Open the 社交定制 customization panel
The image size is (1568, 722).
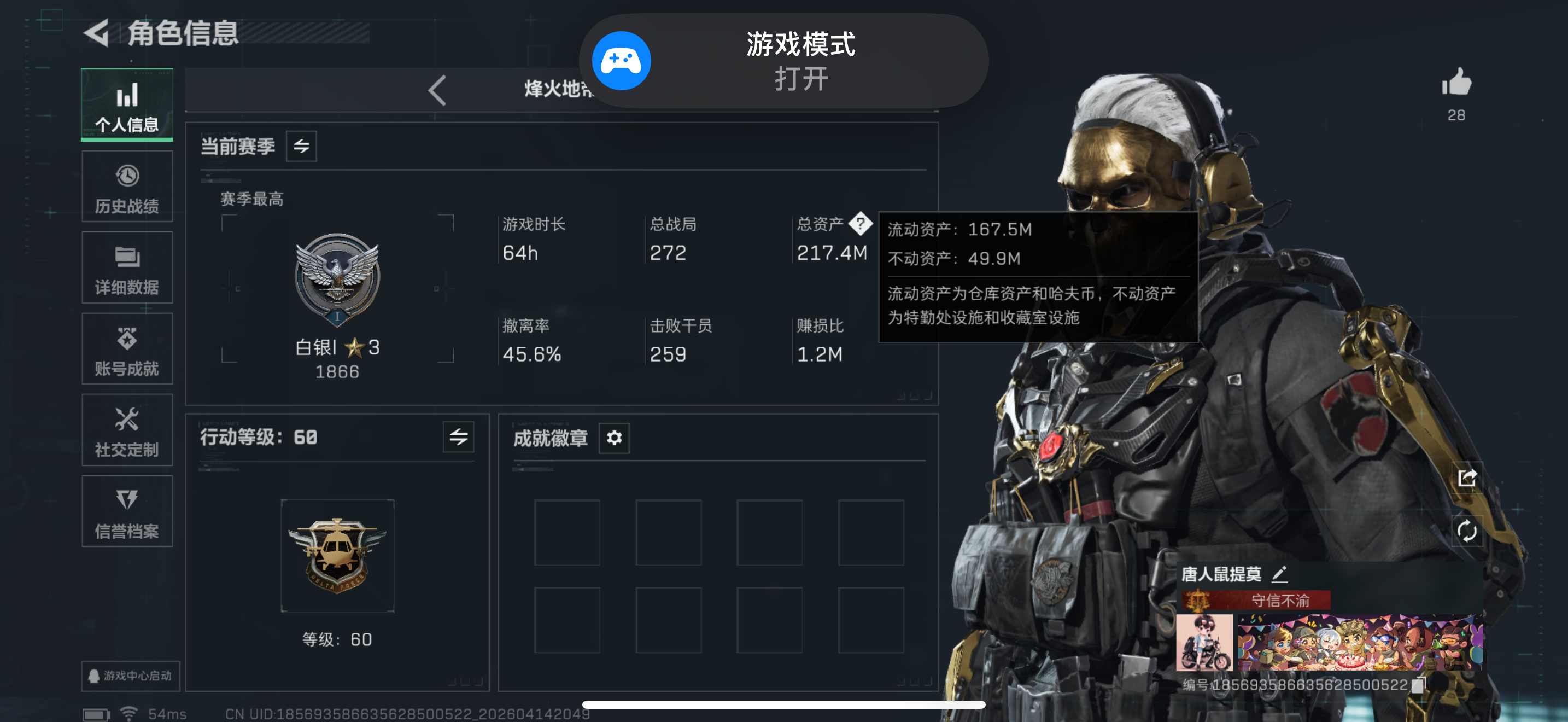[x=127, y=430]
